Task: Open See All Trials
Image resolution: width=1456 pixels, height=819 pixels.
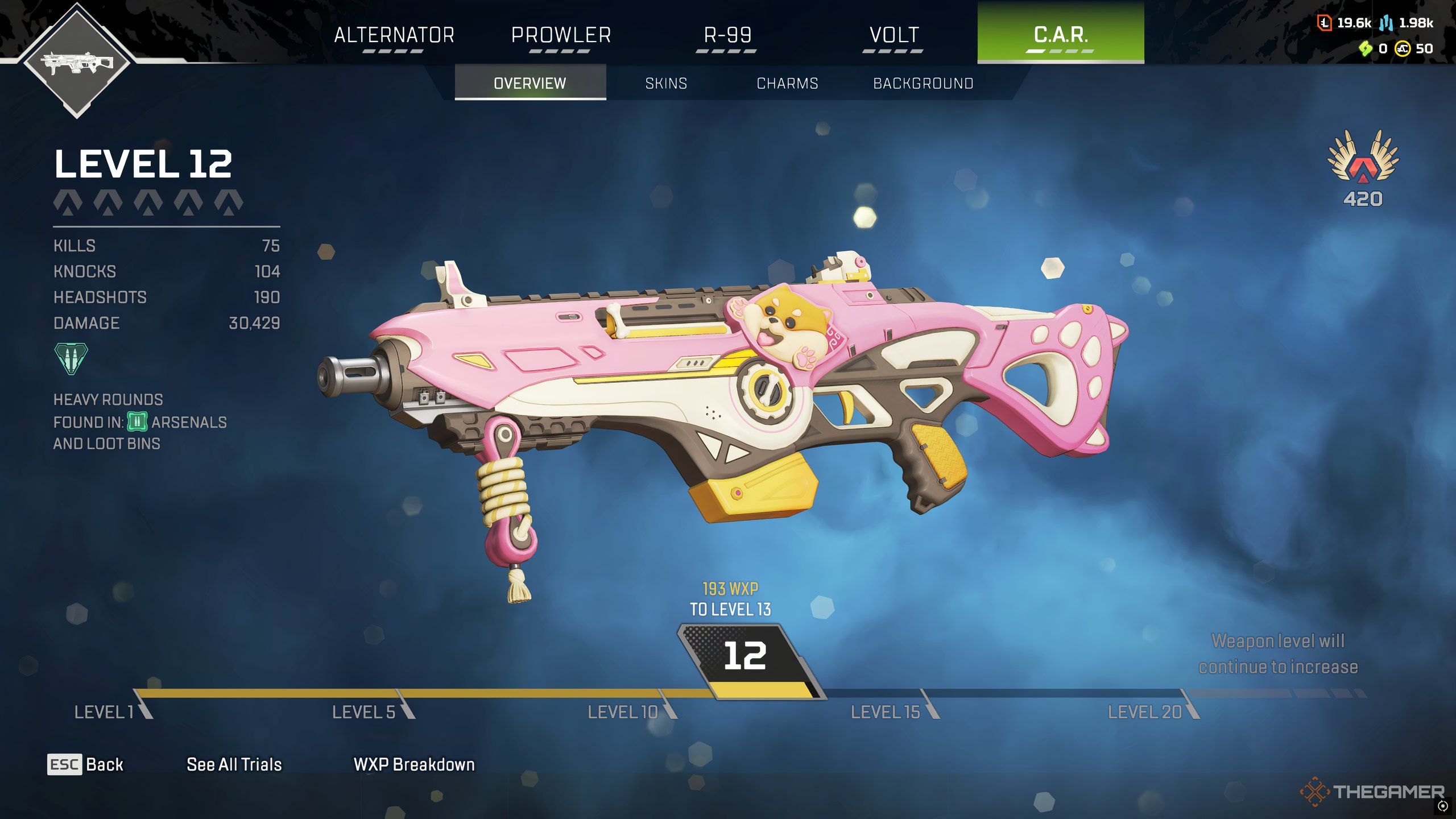Action: click(x=234, y=764)
